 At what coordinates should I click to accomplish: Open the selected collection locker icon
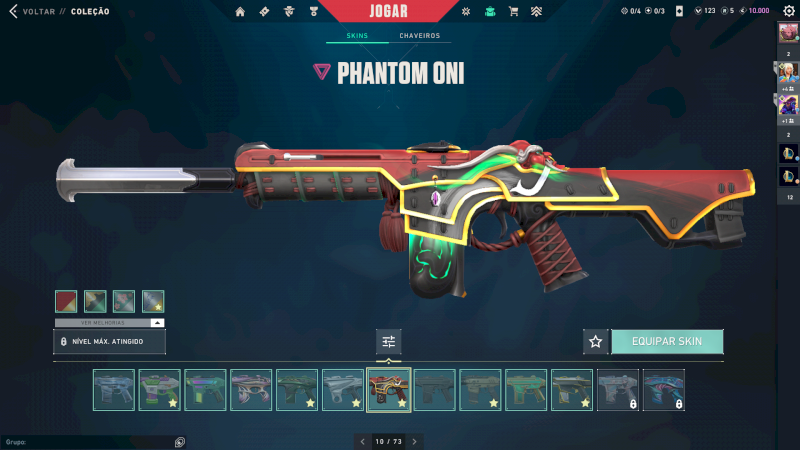(489, 11)
